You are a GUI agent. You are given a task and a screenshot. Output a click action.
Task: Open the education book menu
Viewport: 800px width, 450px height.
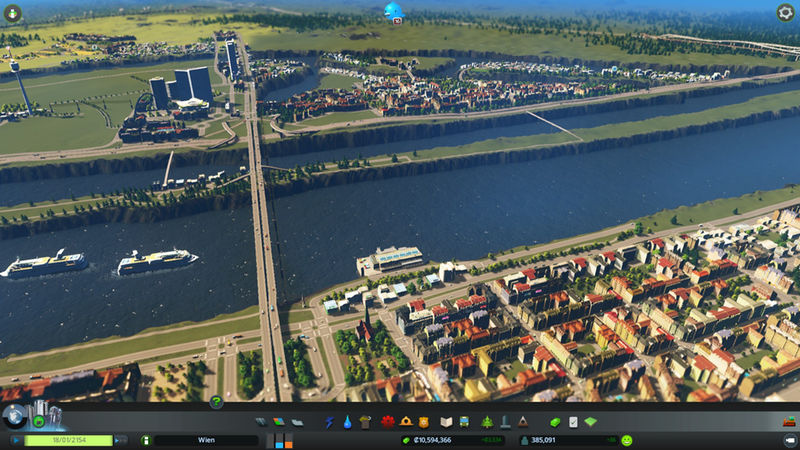tap(448, 422)
